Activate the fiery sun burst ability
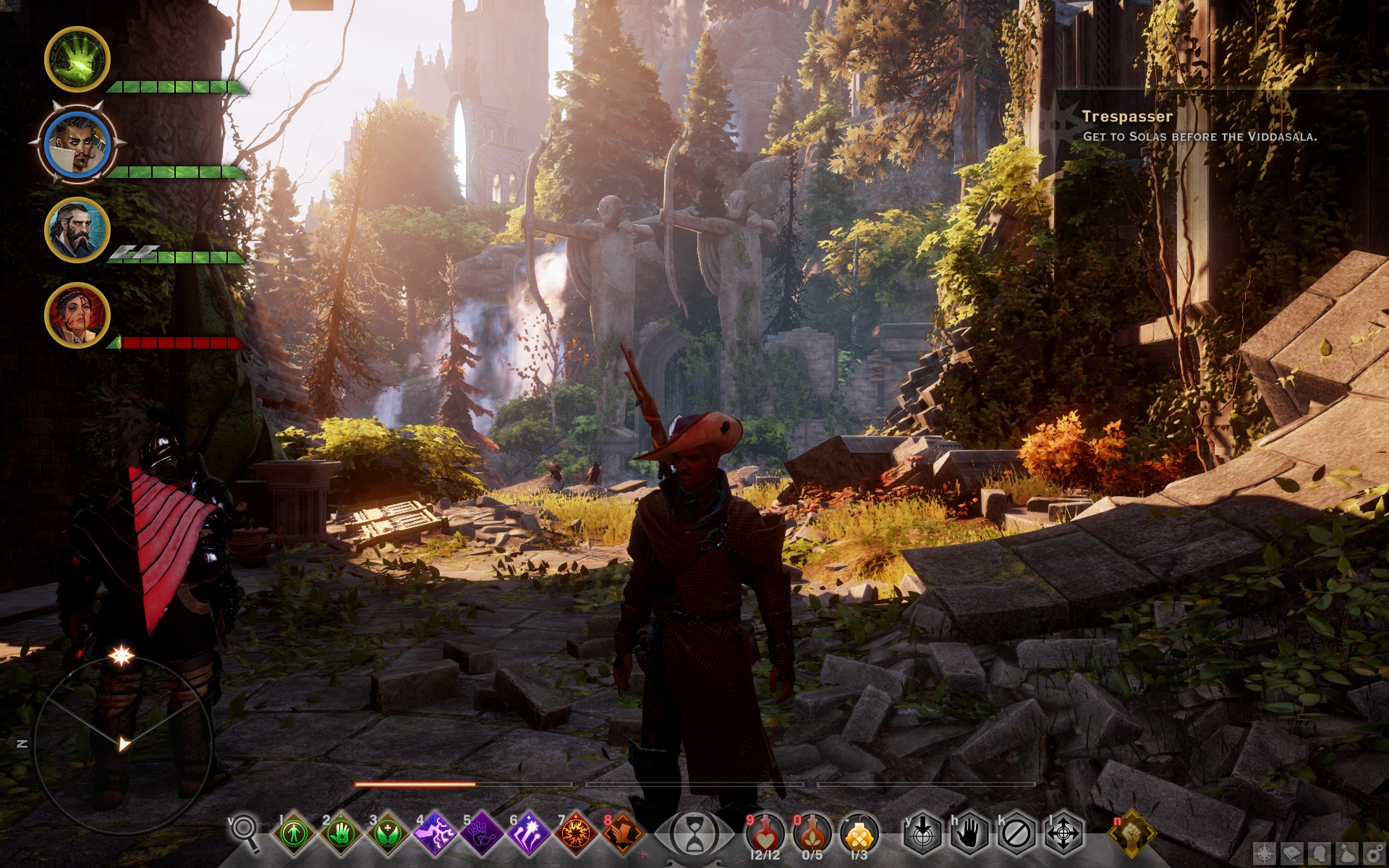Image resolution: width=1389 pixels, height=868 pixels. pos(576,834)
